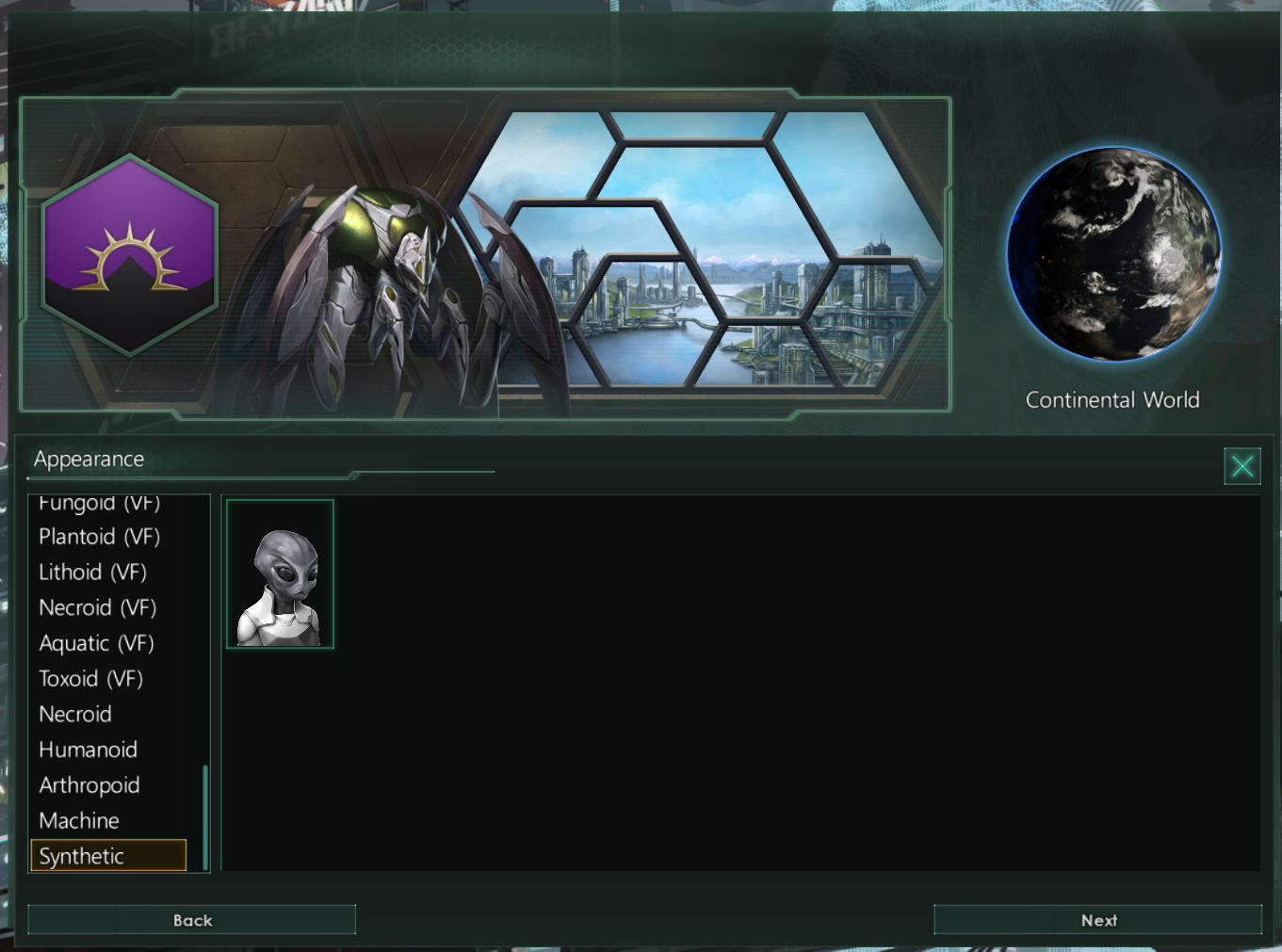Select the Synthetic species portrait
1282x952 pixels.
coord(280,573)
